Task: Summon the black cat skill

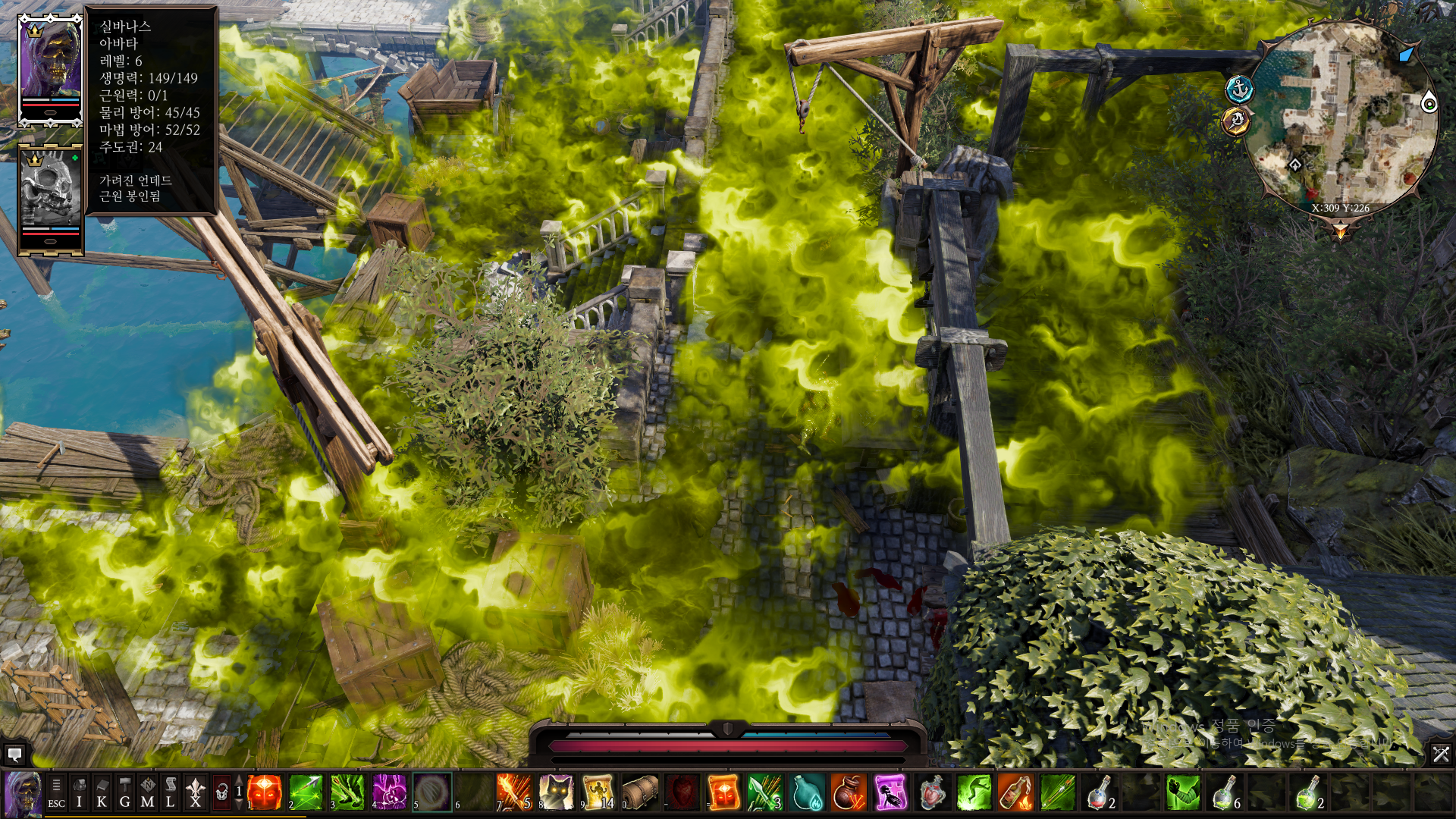Action: click(x=556, y=792)
